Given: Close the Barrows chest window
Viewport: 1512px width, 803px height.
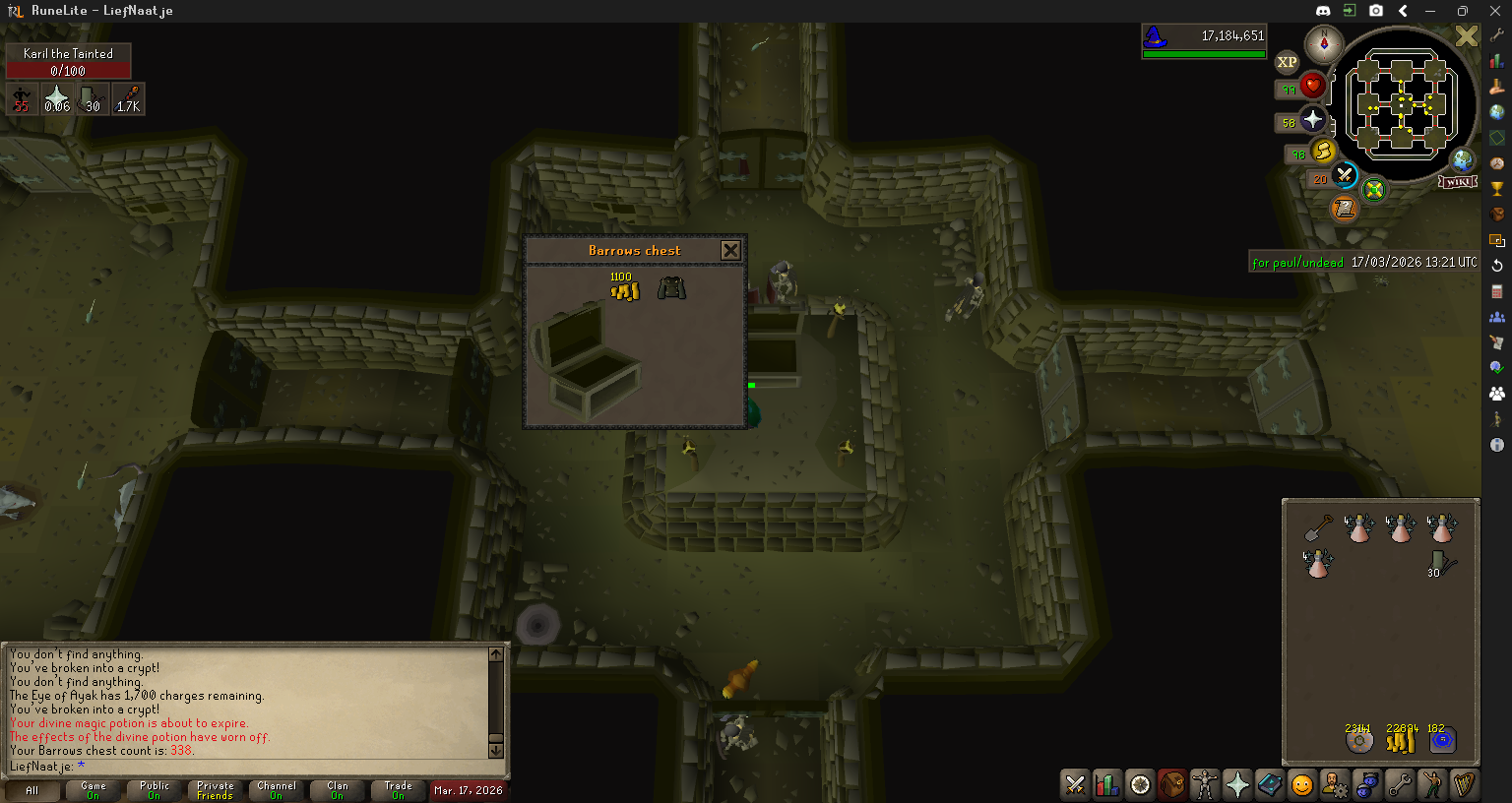Looking at the screenshot, I should [730, 250].
